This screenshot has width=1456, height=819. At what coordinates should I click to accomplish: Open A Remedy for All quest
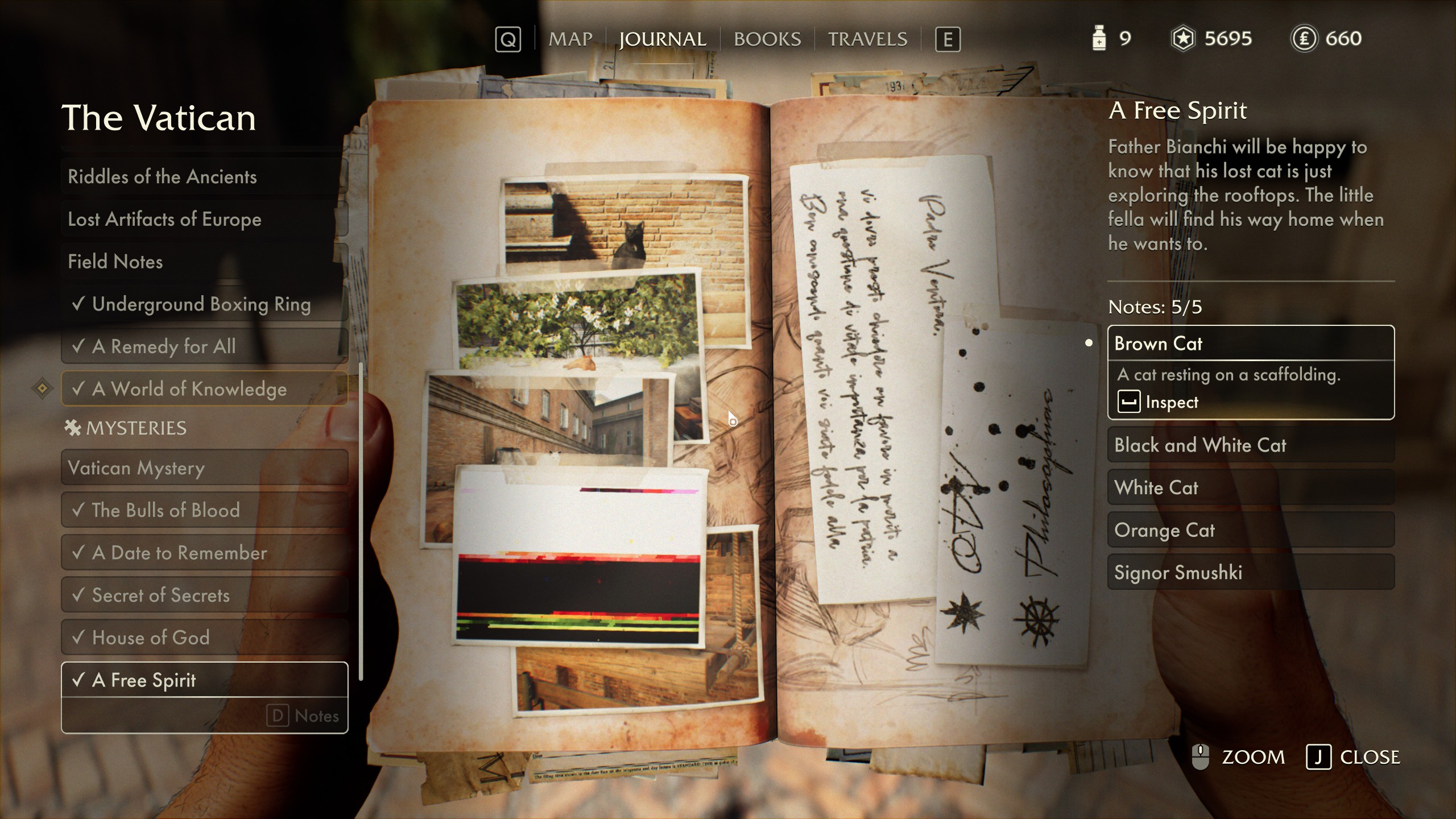tap(204, 346)
